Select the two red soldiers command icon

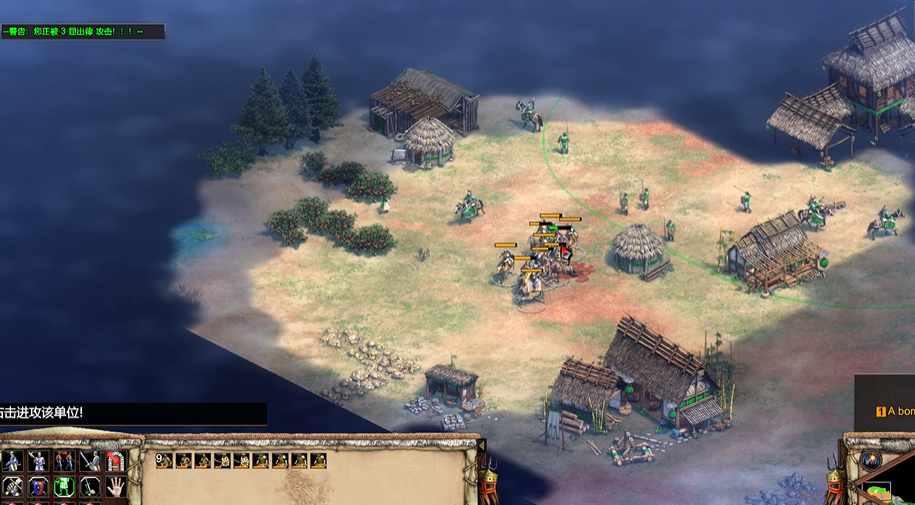pos(64,461)
